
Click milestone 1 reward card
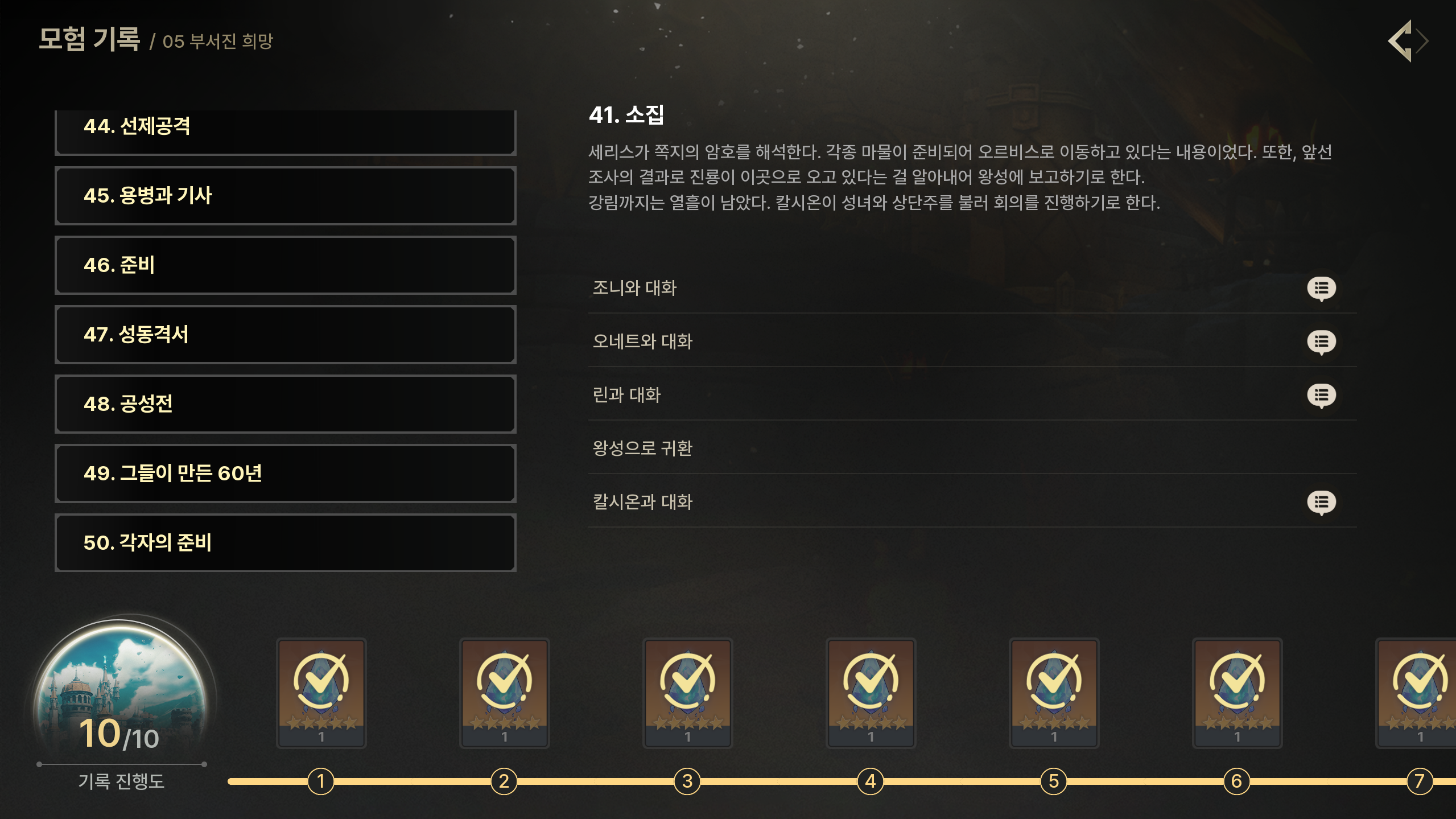(x=321, y=692)
